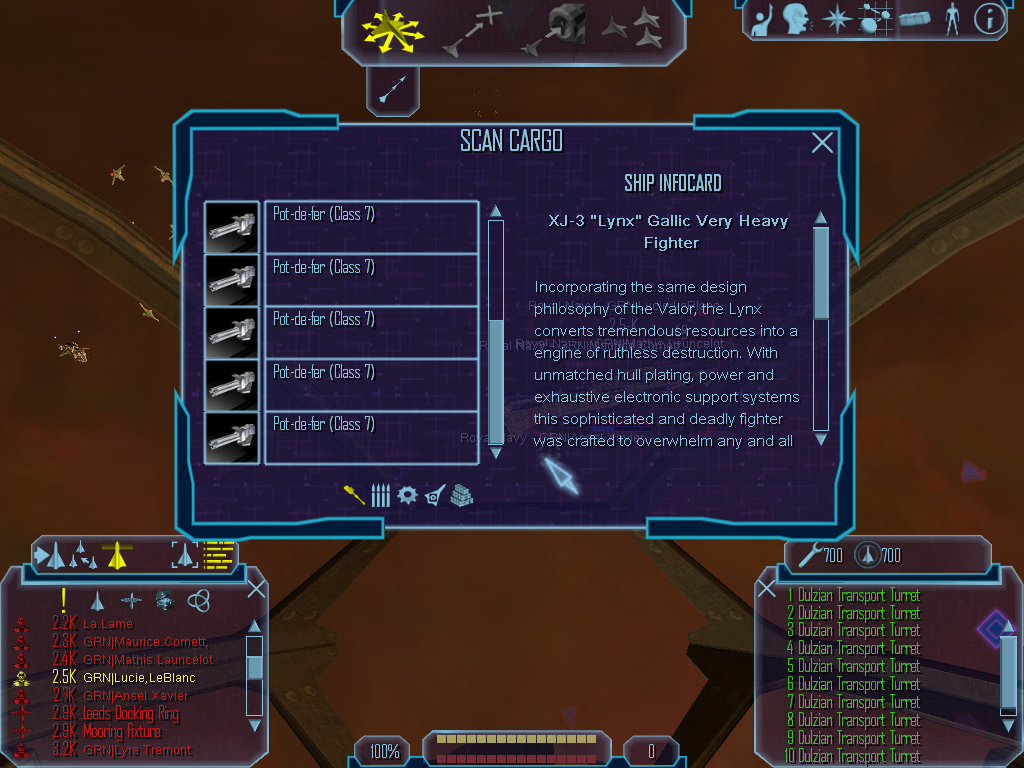Open the information icon in top-right bar
Screen dimensions: 1024x768
(989, 18)
